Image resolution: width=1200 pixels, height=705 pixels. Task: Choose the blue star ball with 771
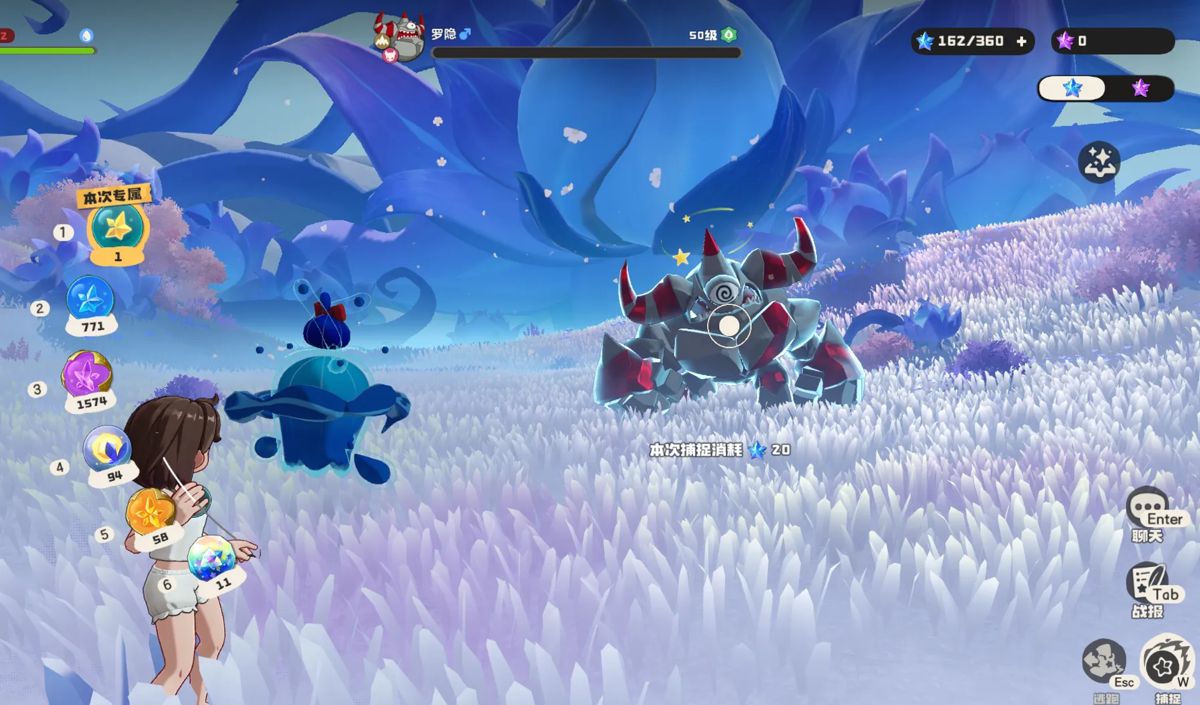(90, 299)
